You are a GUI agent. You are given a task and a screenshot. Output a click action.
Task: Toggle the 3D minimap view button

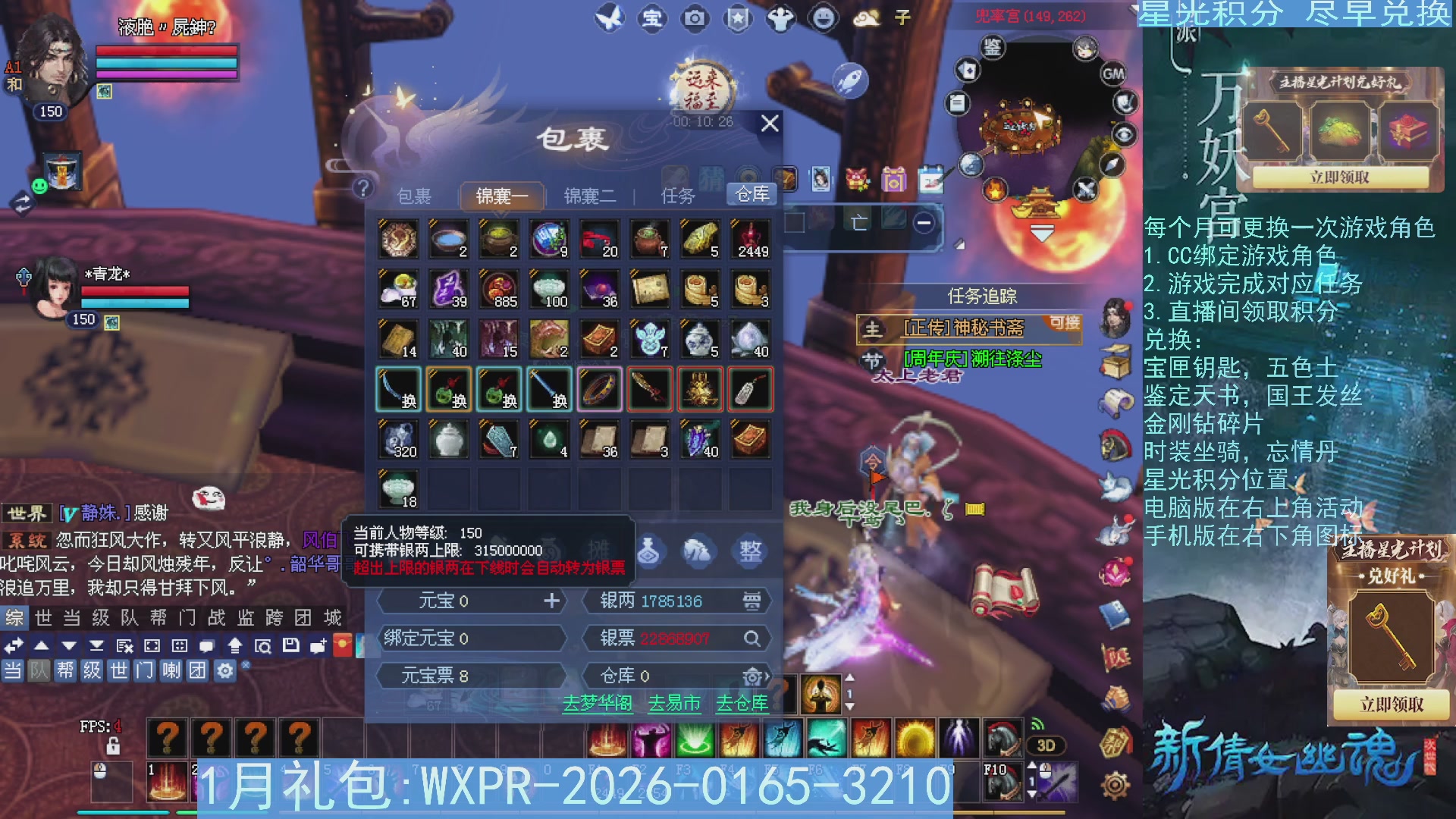[x=1046, y=745]
